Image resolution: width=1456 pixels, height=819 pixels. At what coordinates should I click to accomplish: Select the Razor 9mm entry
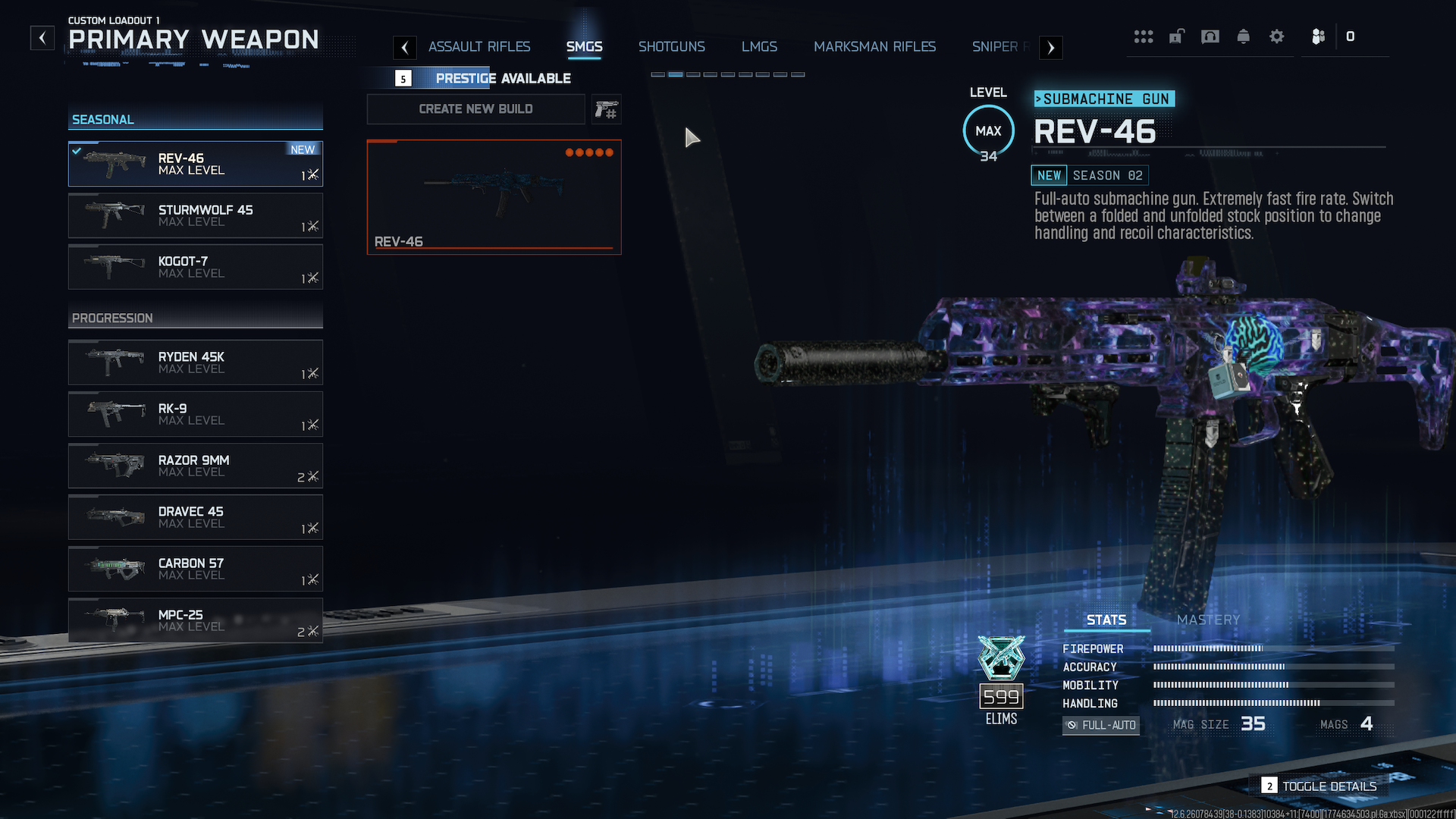tap(196, 466)
